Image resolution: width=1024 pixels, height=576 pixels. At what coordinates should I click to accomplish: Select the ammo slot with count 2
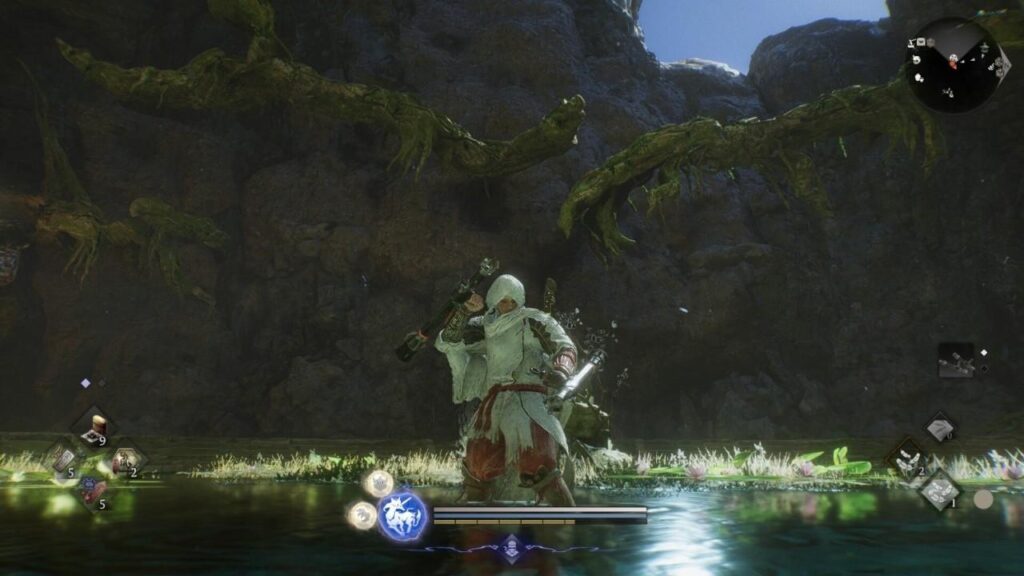[x=907, y=459]
